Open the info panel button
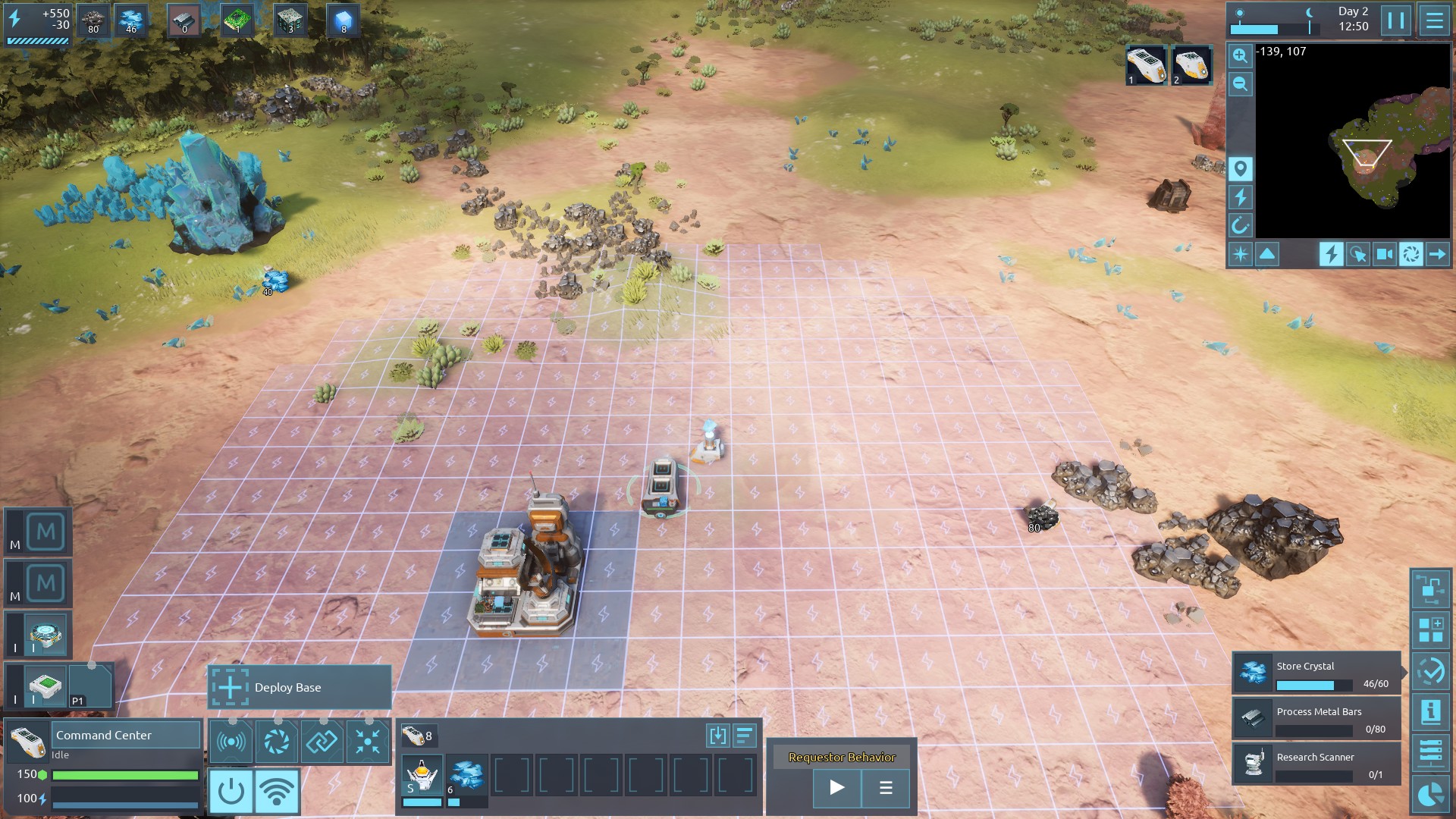 pos(1430,712)
